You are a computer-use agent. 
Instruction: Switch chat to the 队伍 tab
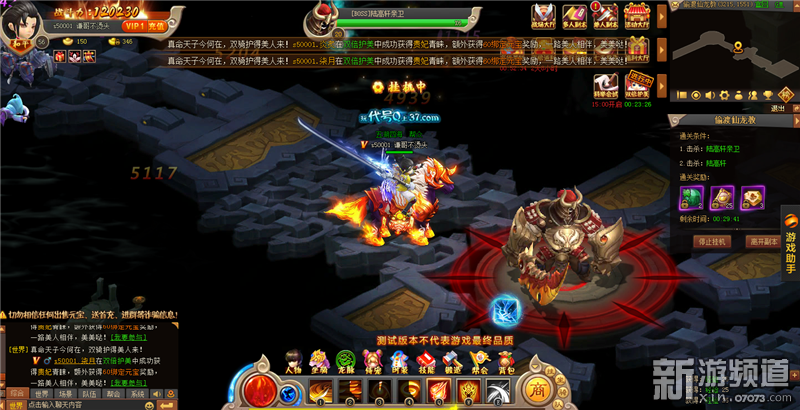[x=88, y=393]
